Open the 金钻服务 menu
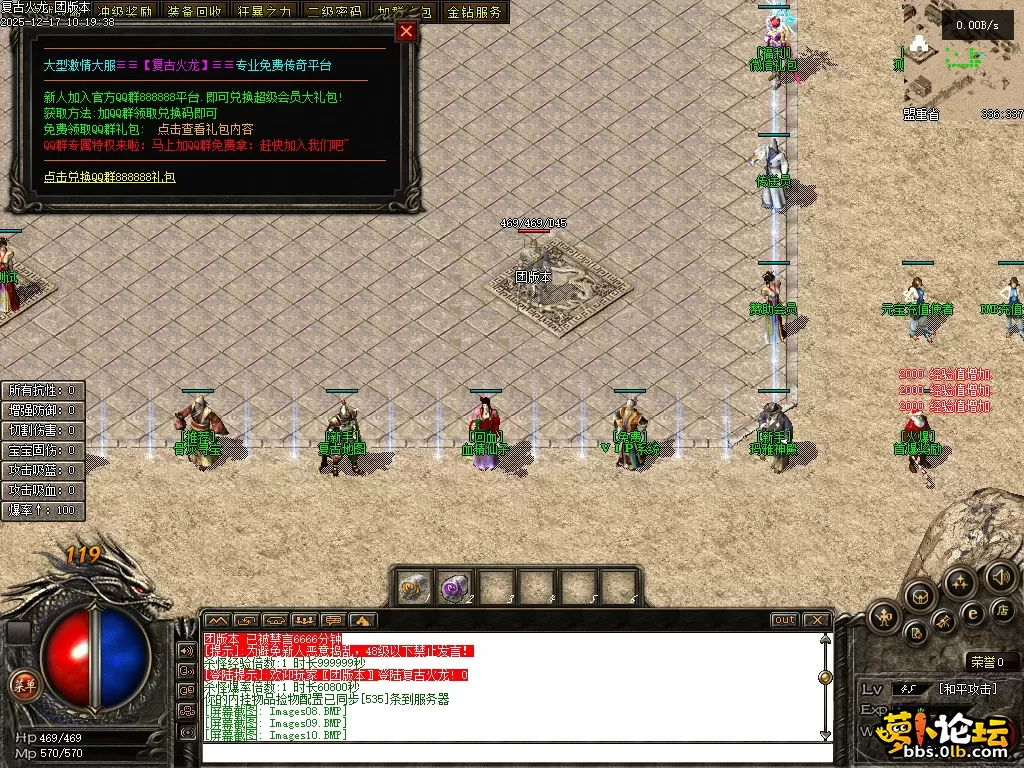The width and height of the screenshot is (1024, 768). 475,12
